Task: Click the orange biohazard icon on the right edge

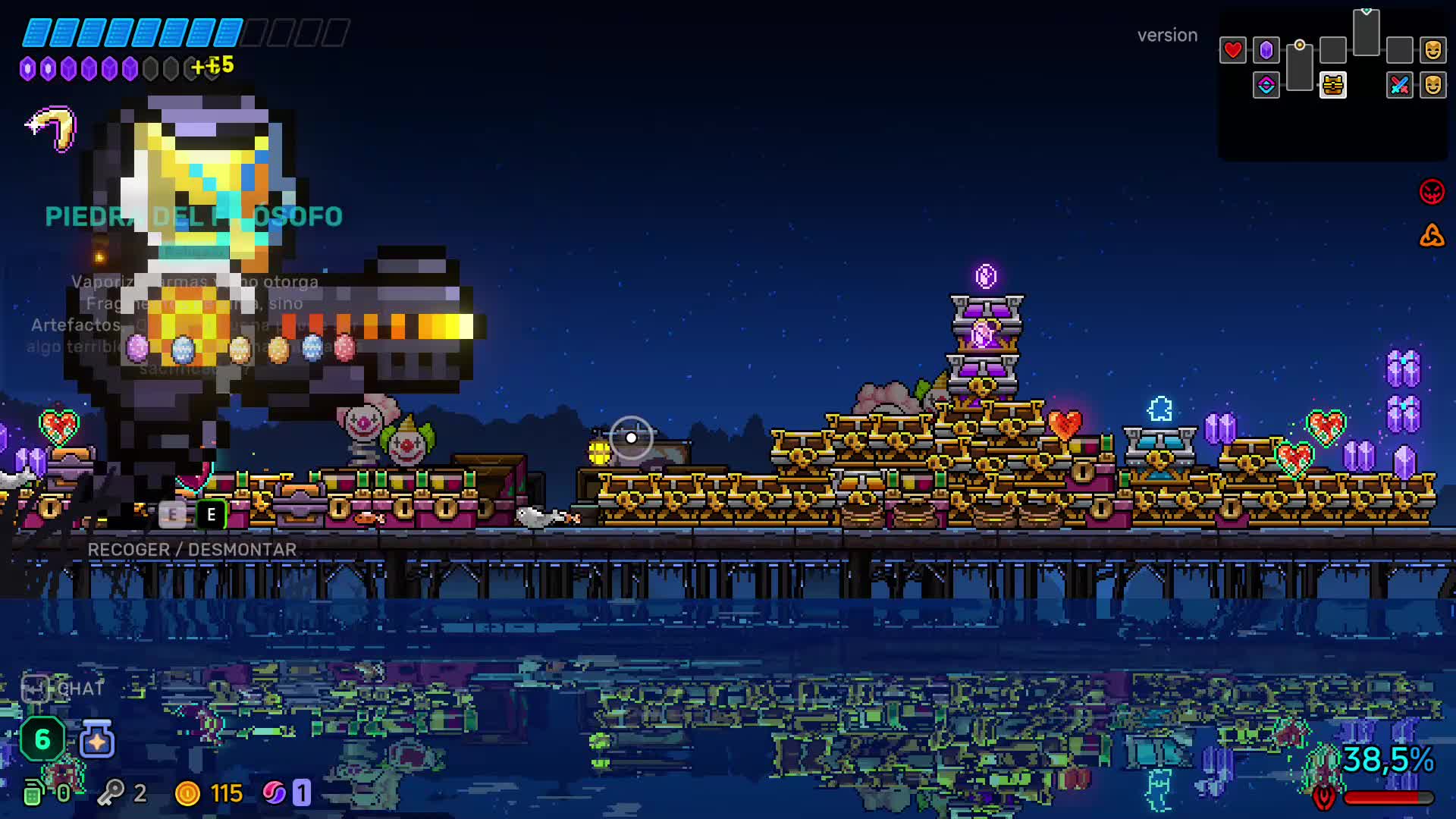Action: [1432, 235]
